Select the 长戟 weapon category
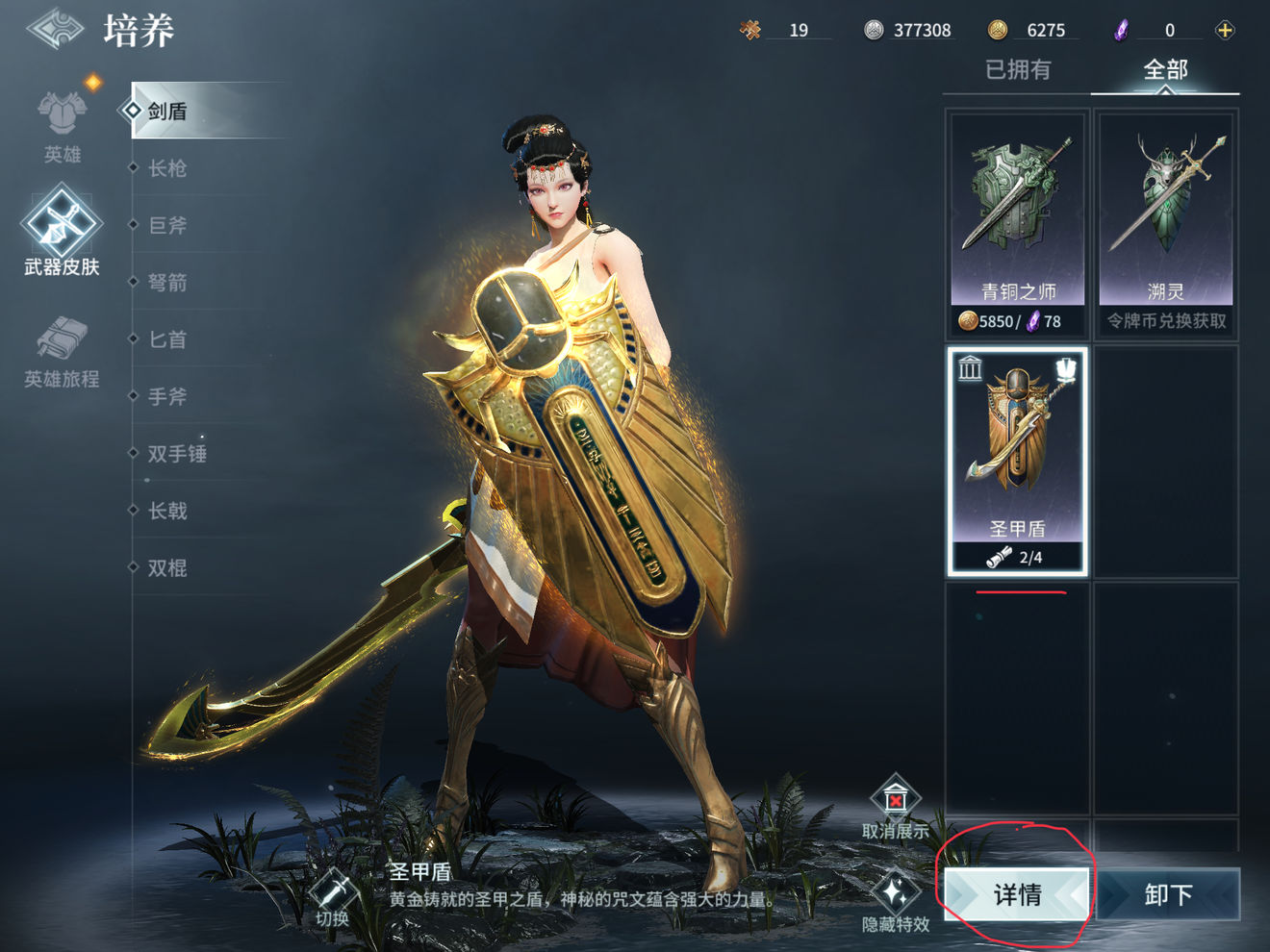 pyautogui.click(x=167, y=511)
